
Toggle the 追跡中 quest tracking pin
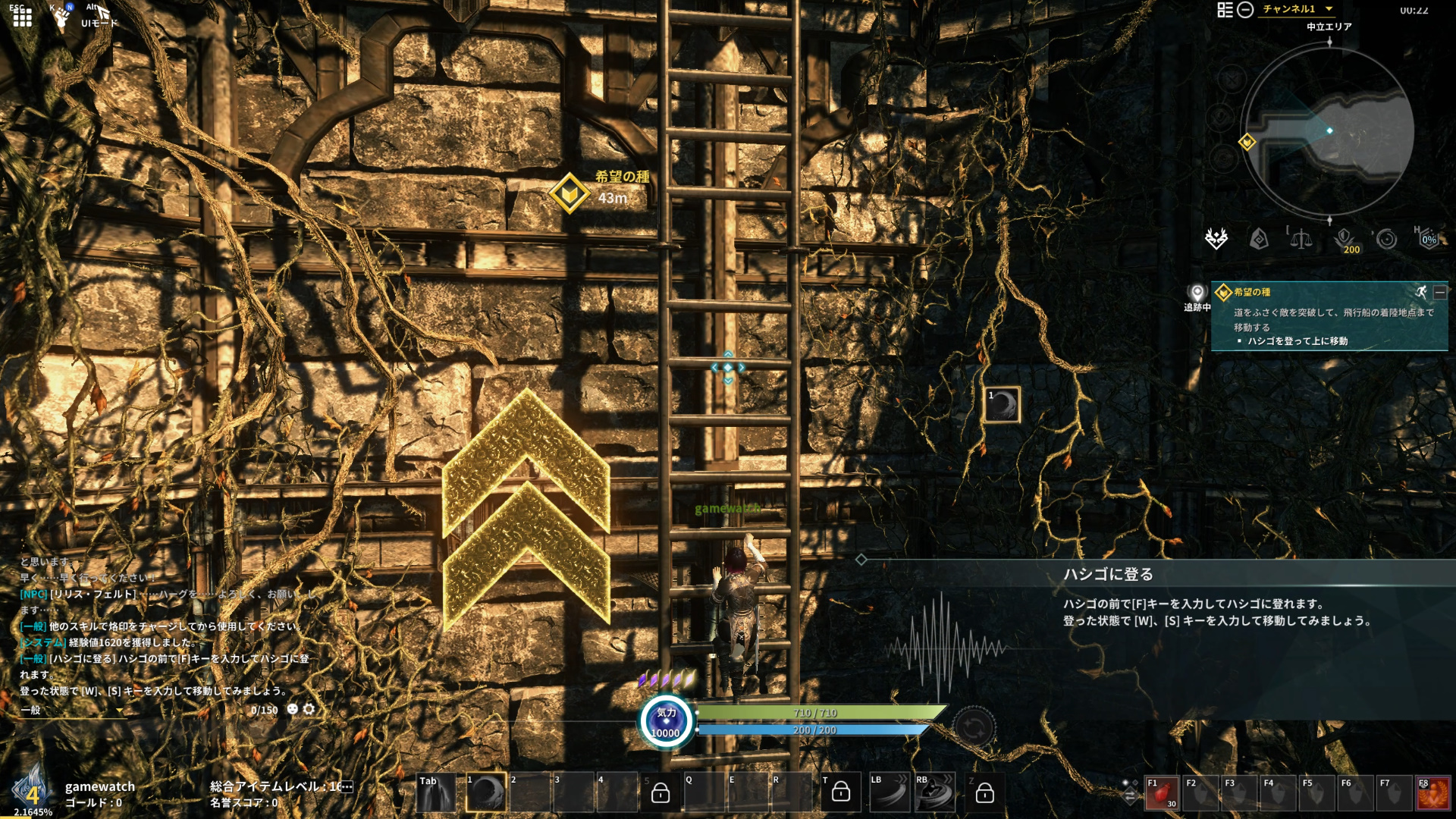click(x=1197, y=294)
